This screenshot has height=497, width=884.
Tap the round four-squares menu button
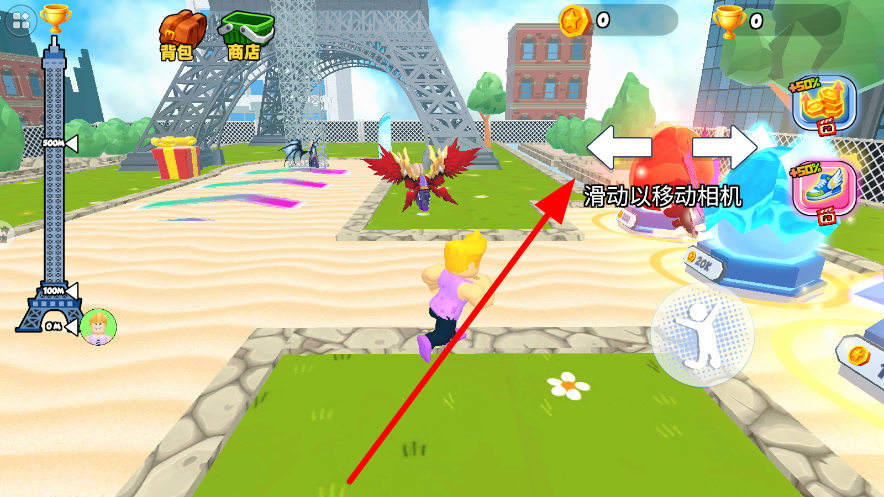point(20,22)
